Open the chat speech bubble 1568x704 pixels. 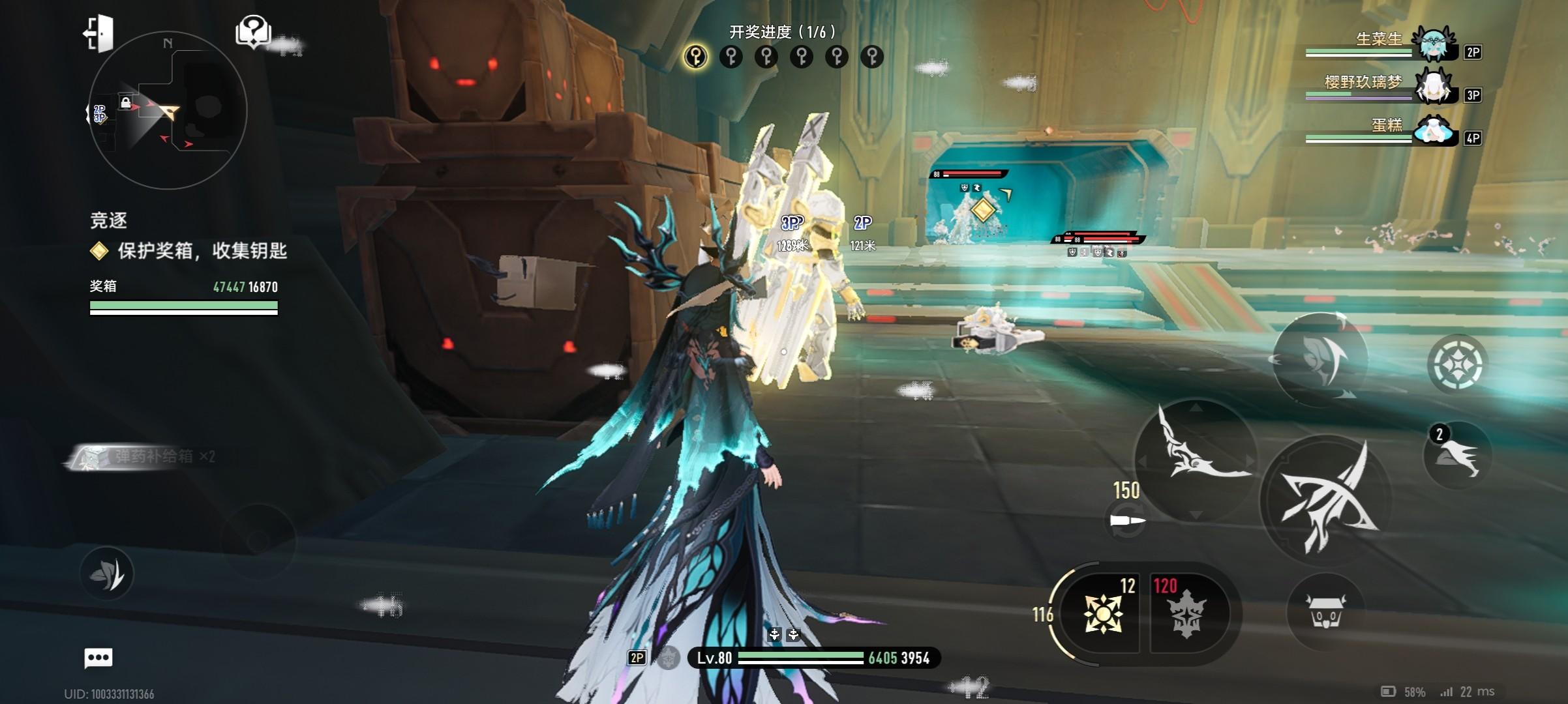coord(98,658)
